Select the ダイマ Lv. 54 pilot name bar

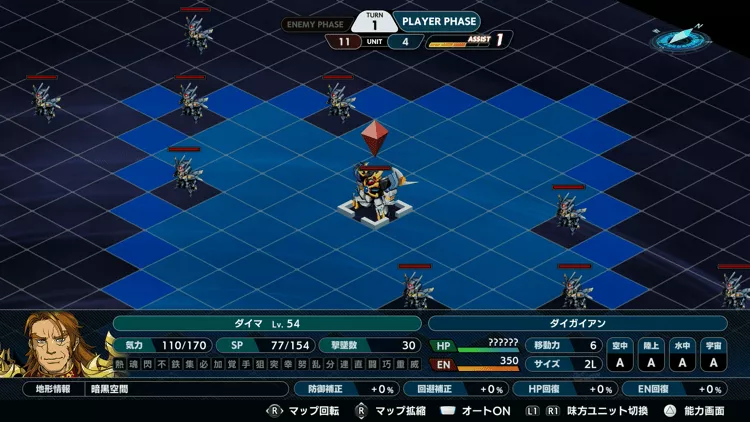[267, 324]
